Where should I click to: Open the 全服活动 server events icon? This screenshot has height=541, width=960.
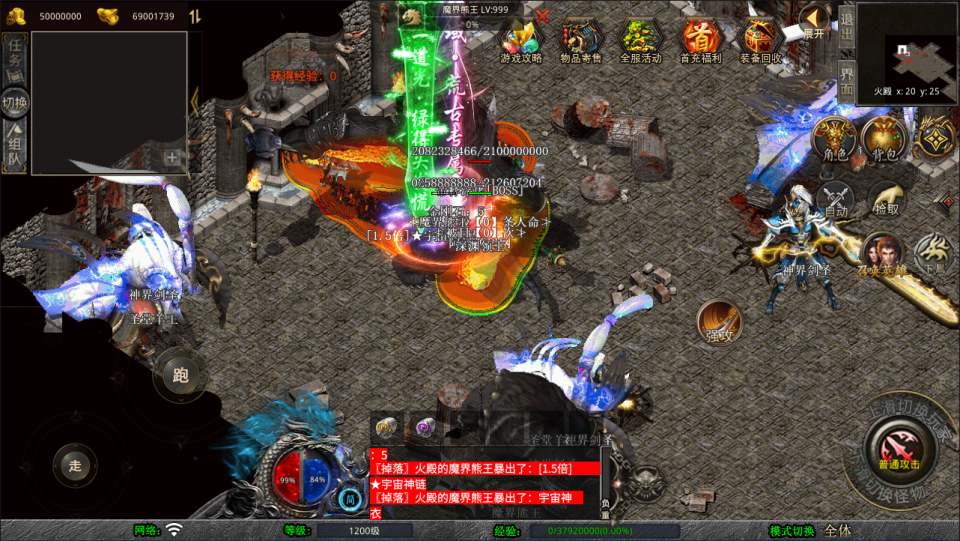[640, 40]
